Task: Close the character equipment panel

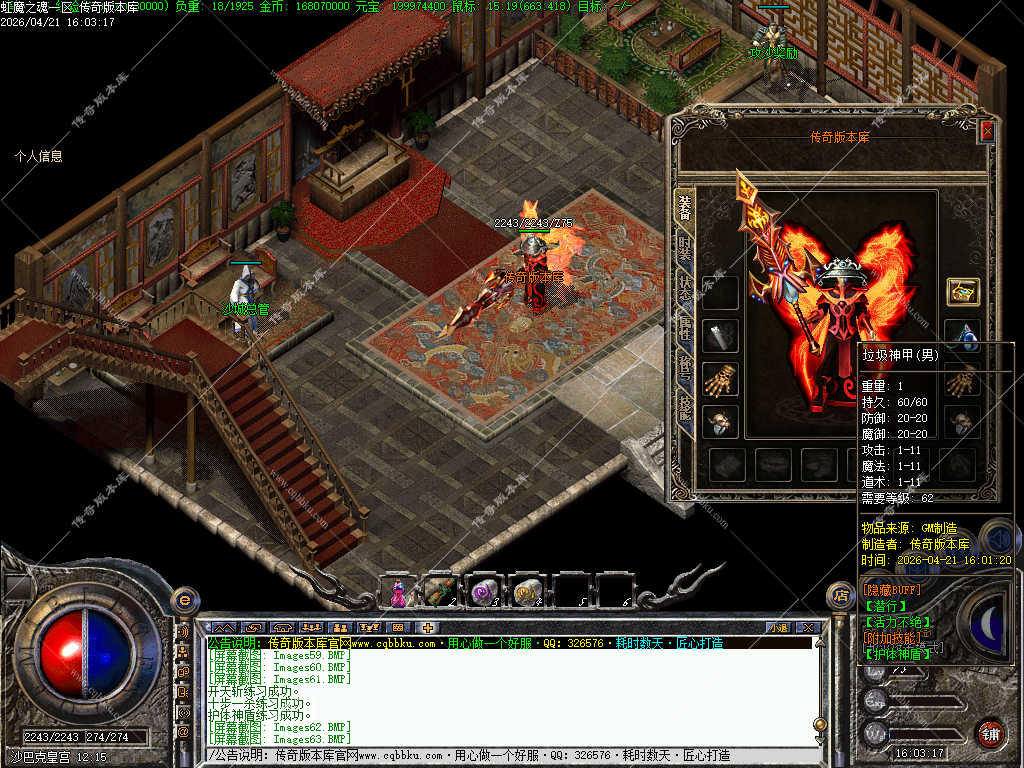Action: tap(987, 131)
